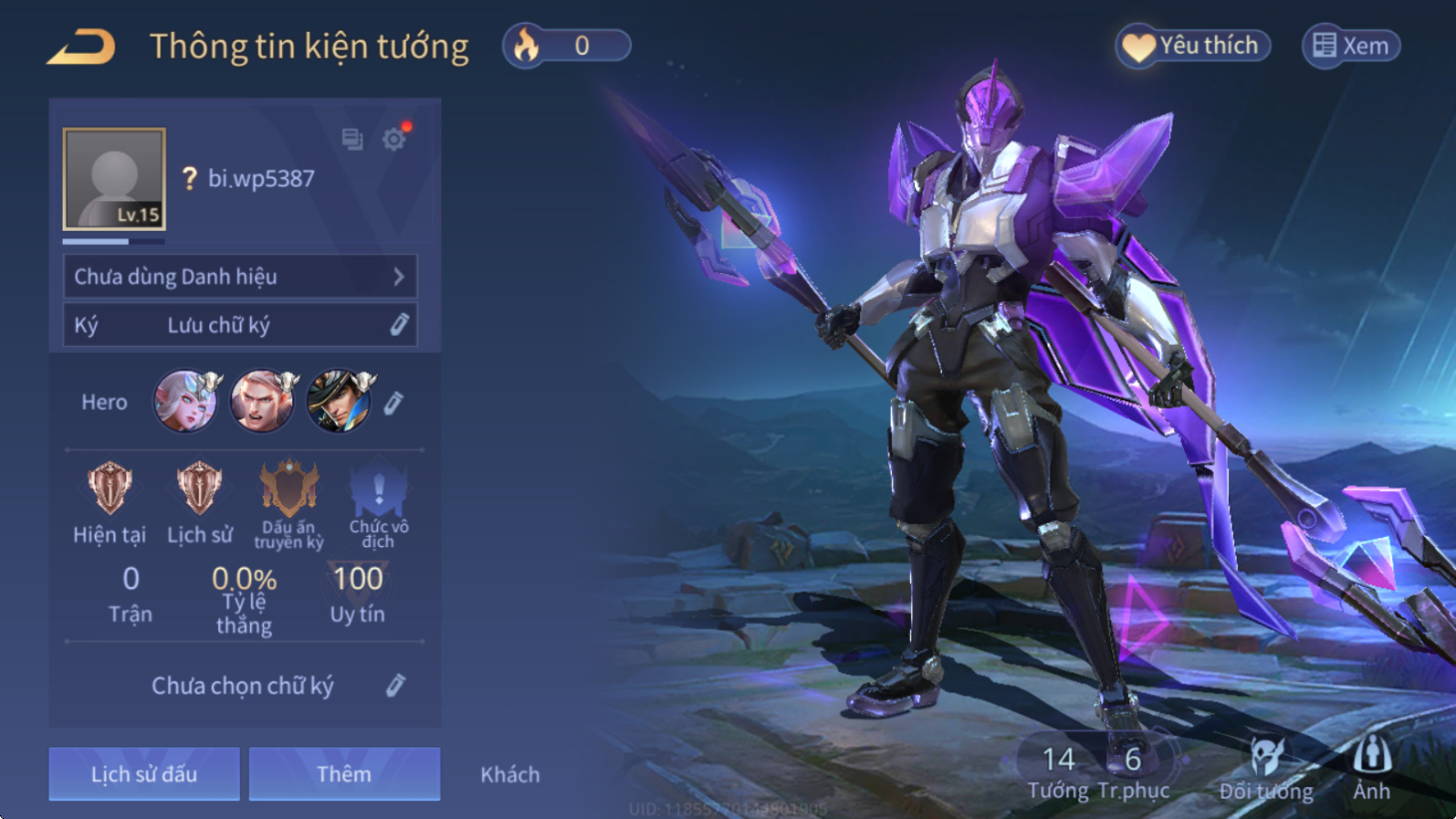
Task: Open the Ảnh photo button
Action: click(1371, 769)
